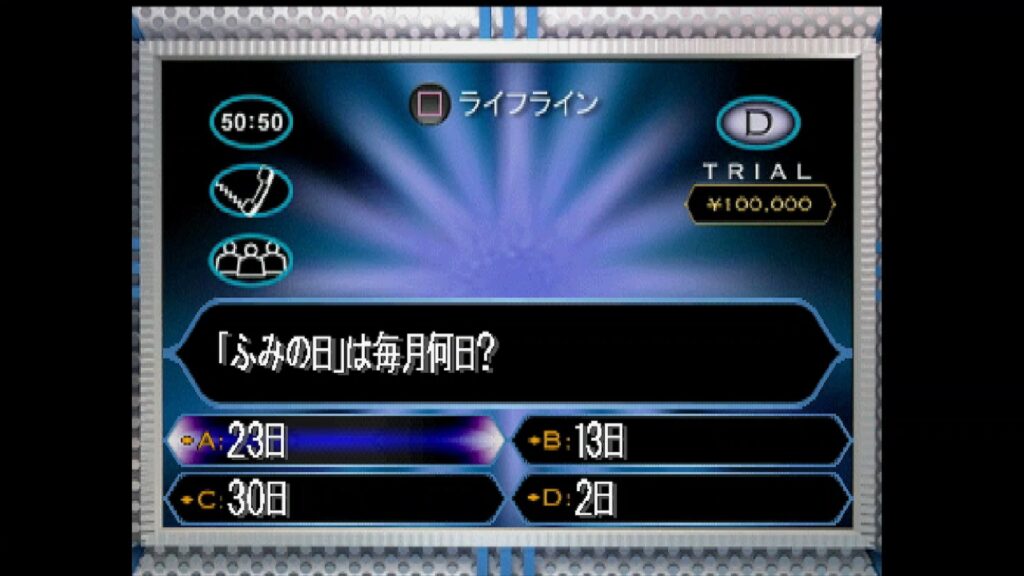The height and width of the screenshot is (576, 1024).
Task: Choose answer A: 23日
Action: click(335, 441)
